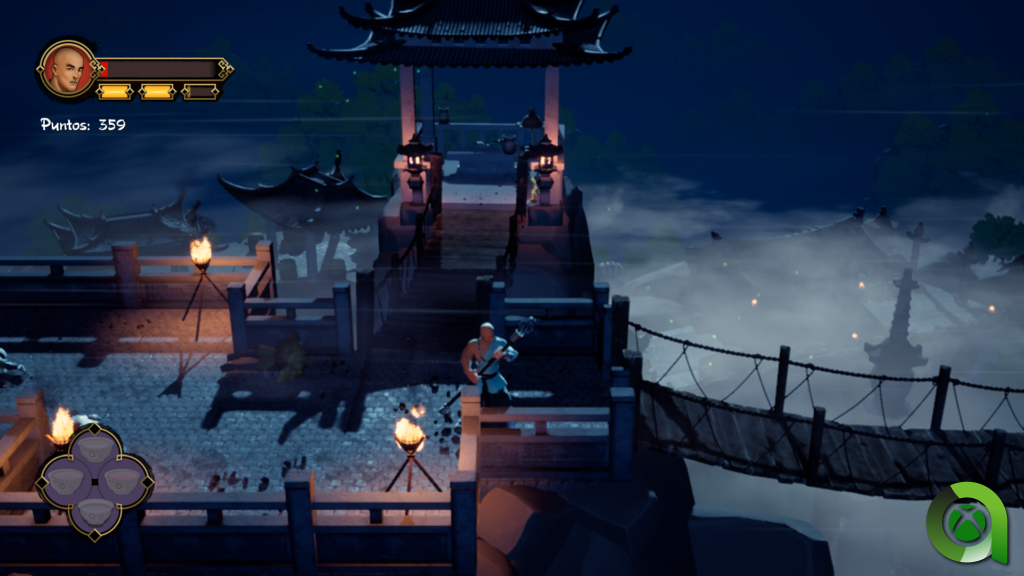Click the bald monk character portrait
Image resolution: width=1024 pixels, height=576 pixels.
[x=66, y=68]
